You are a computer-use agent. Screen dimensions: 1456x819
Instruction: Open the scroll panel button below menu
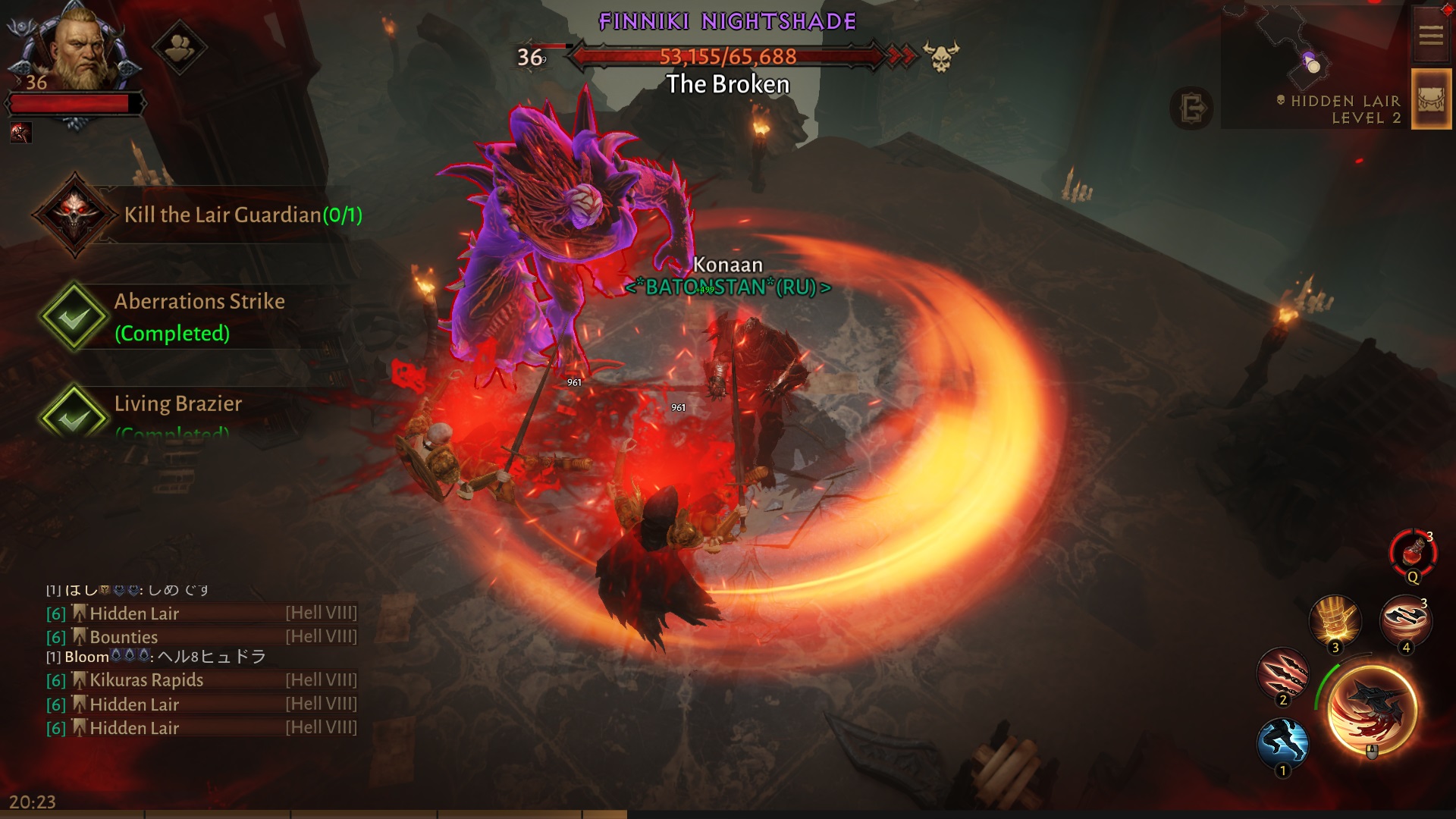tap(1430, 100)
